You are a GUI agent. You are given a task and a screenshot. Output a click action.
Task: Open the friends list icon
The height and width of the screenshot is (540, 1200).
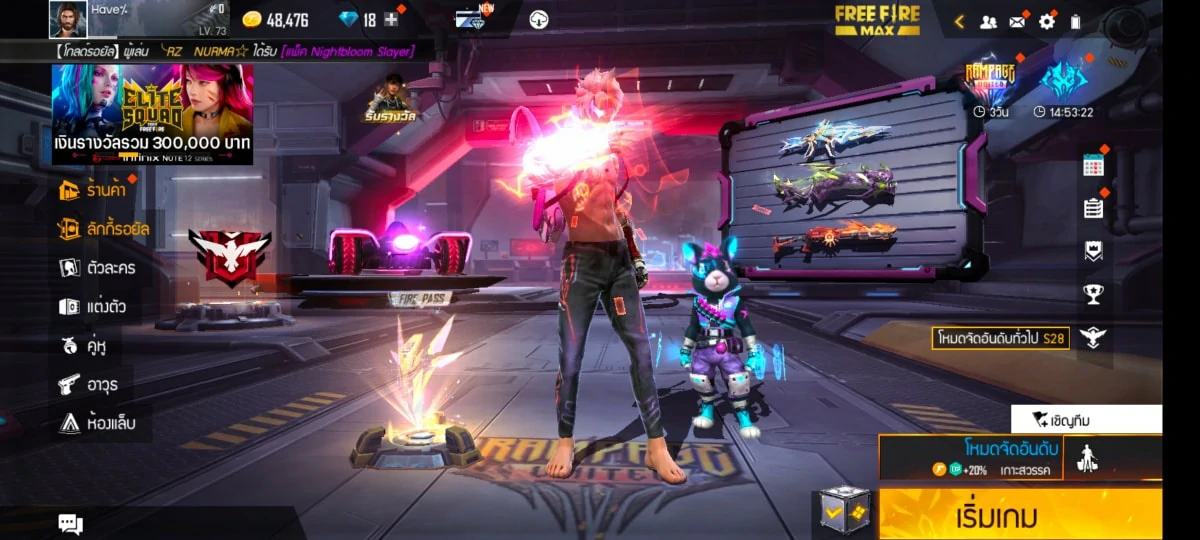[988, 21]
